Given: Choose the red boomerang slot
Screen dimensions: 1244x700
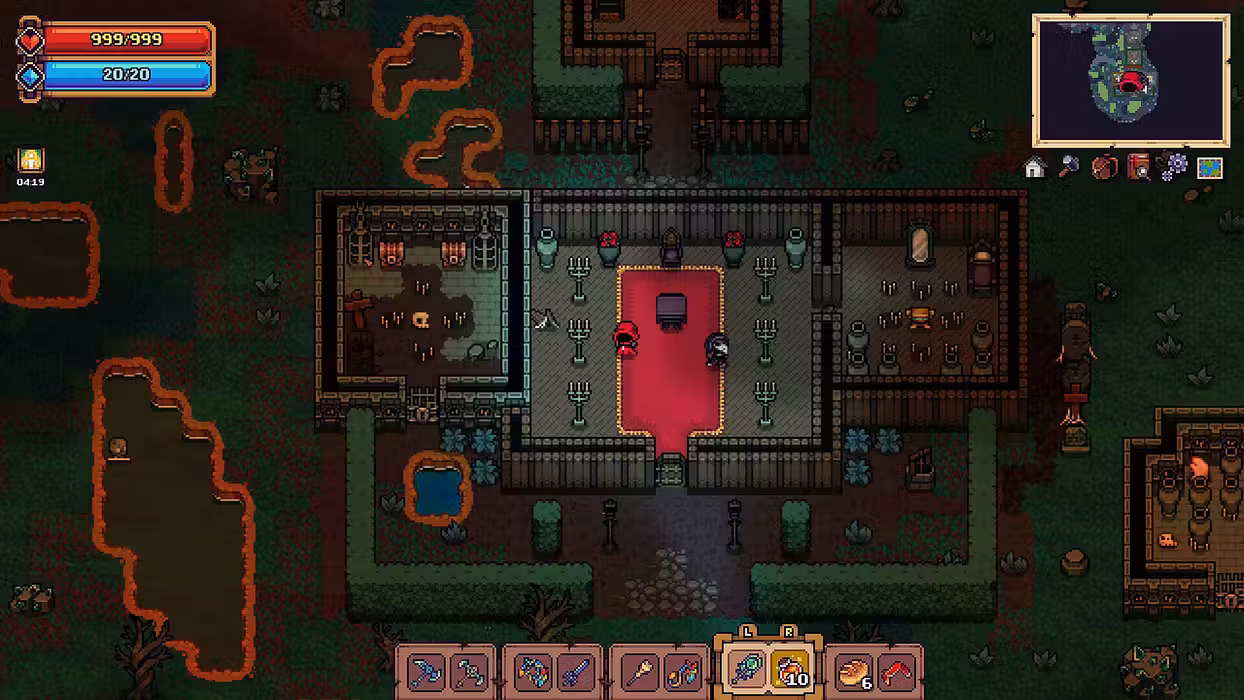Looking at the screenshot, I should click(898, 671).
